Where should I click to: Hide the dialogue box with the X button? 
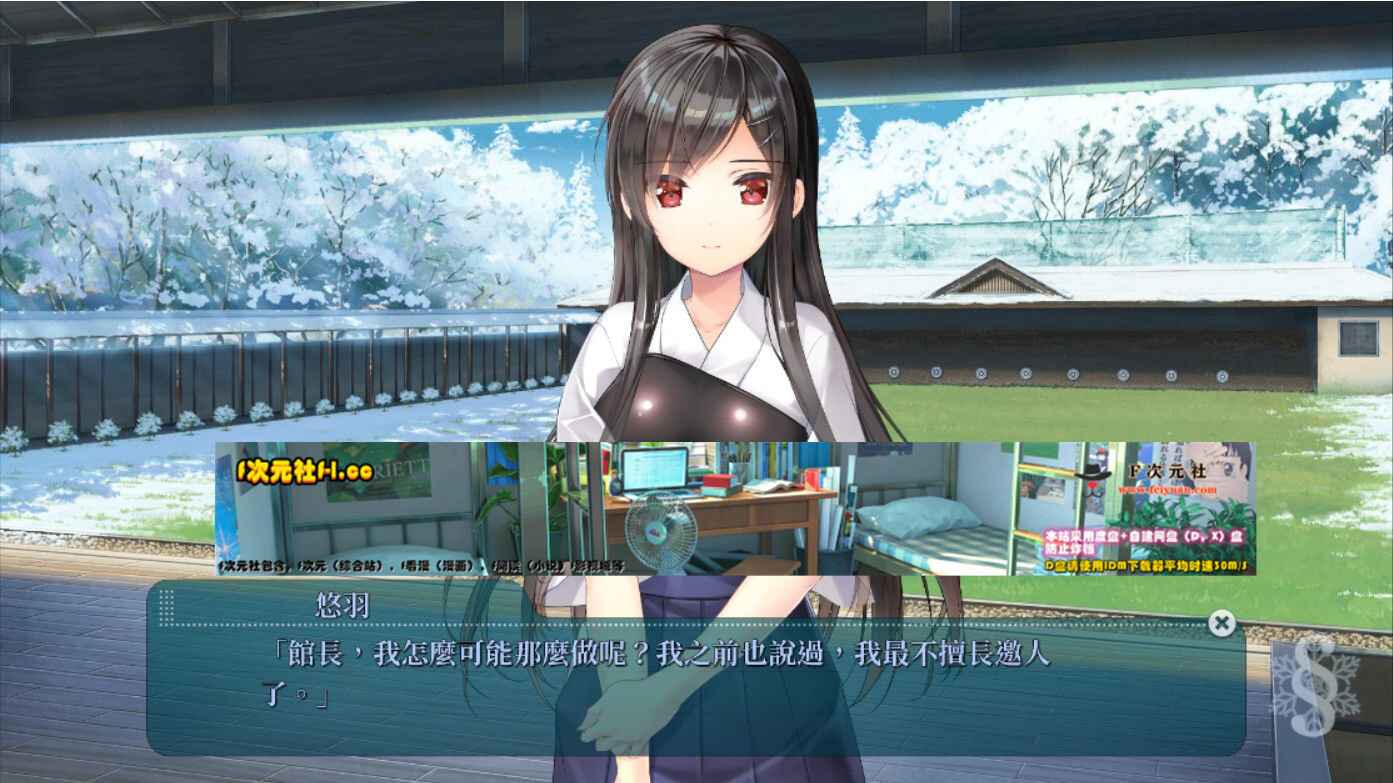pyautogui.click(x=1221, y=623)
